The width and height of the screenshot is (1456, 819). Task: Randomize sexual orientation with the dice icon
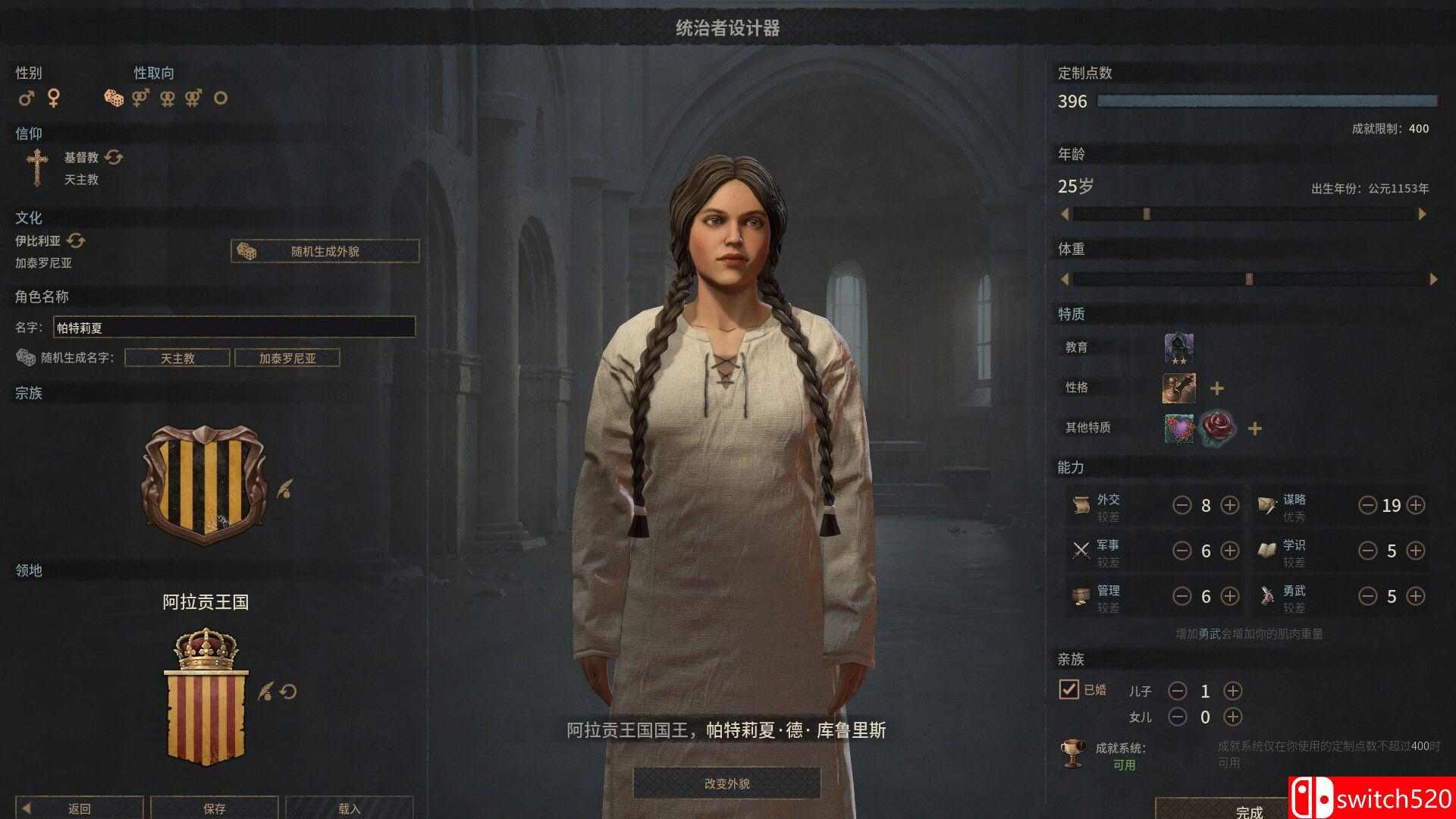112,98
